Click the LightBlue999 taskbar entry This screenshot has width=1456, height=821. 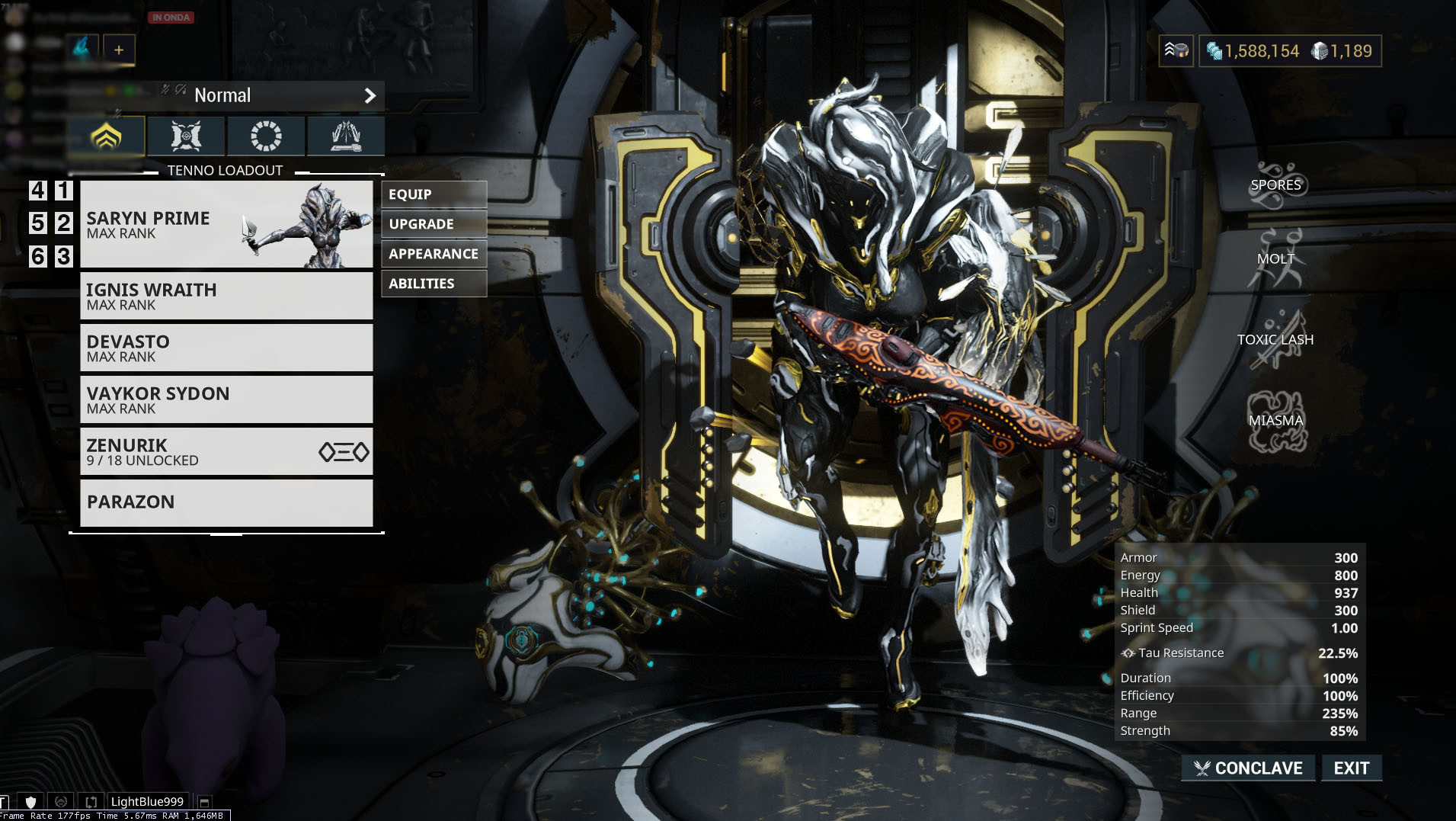tap(147, 801)
